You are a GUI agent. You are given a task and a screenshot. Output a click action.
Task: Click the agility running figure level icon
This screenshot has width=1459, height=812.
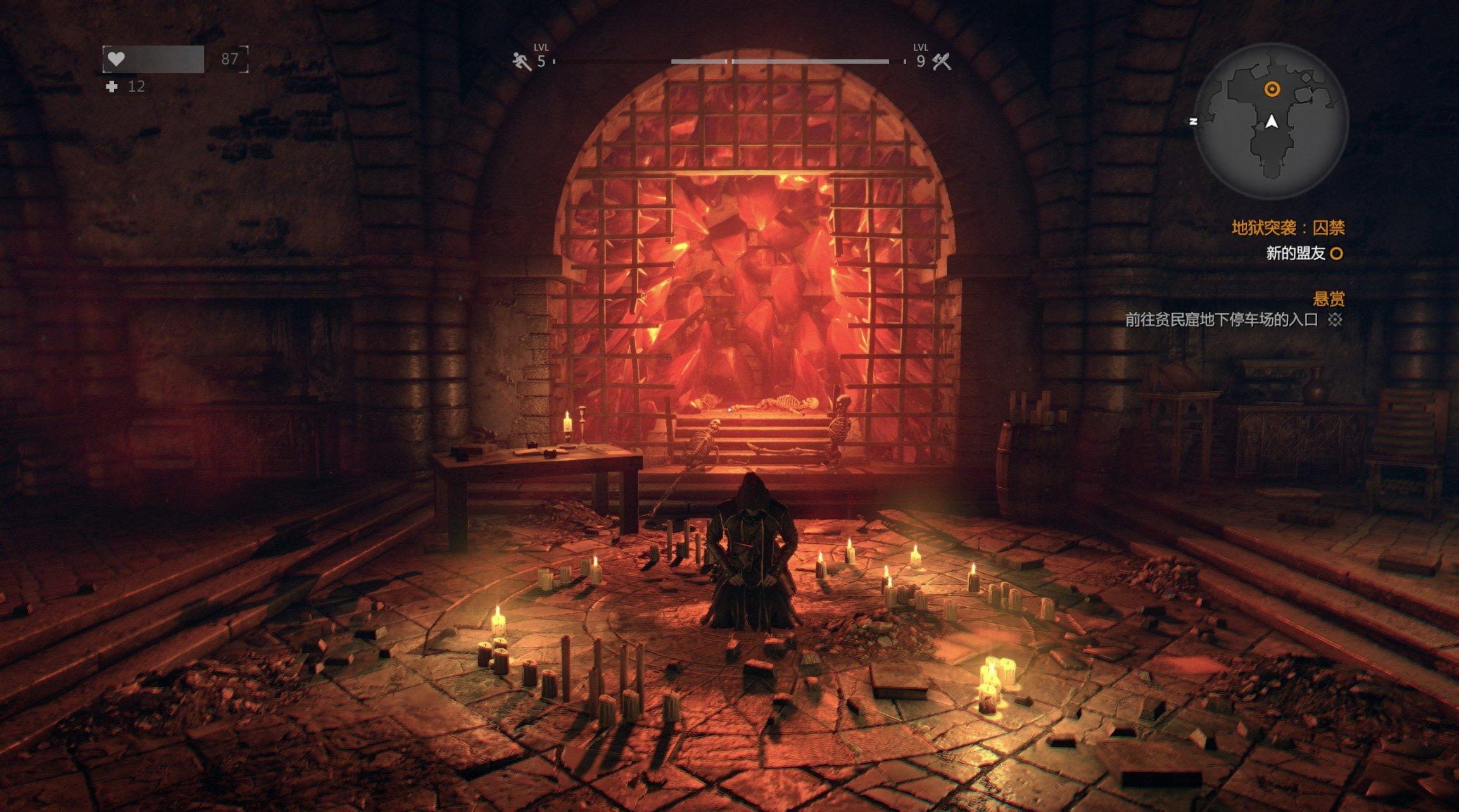pos(522,61)
